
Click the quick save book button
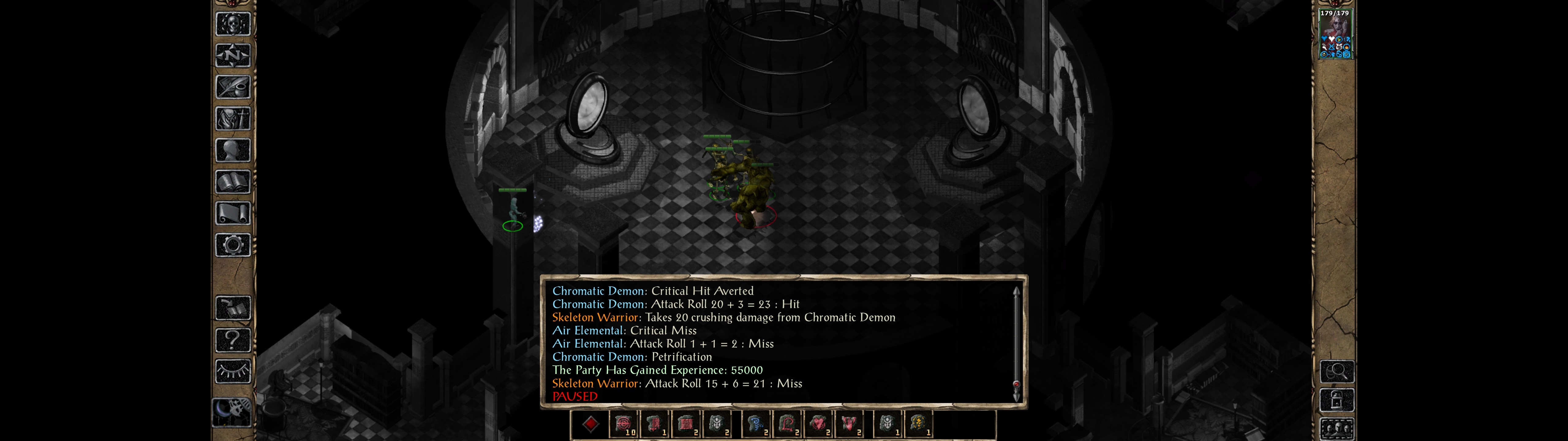coord(232,308)
